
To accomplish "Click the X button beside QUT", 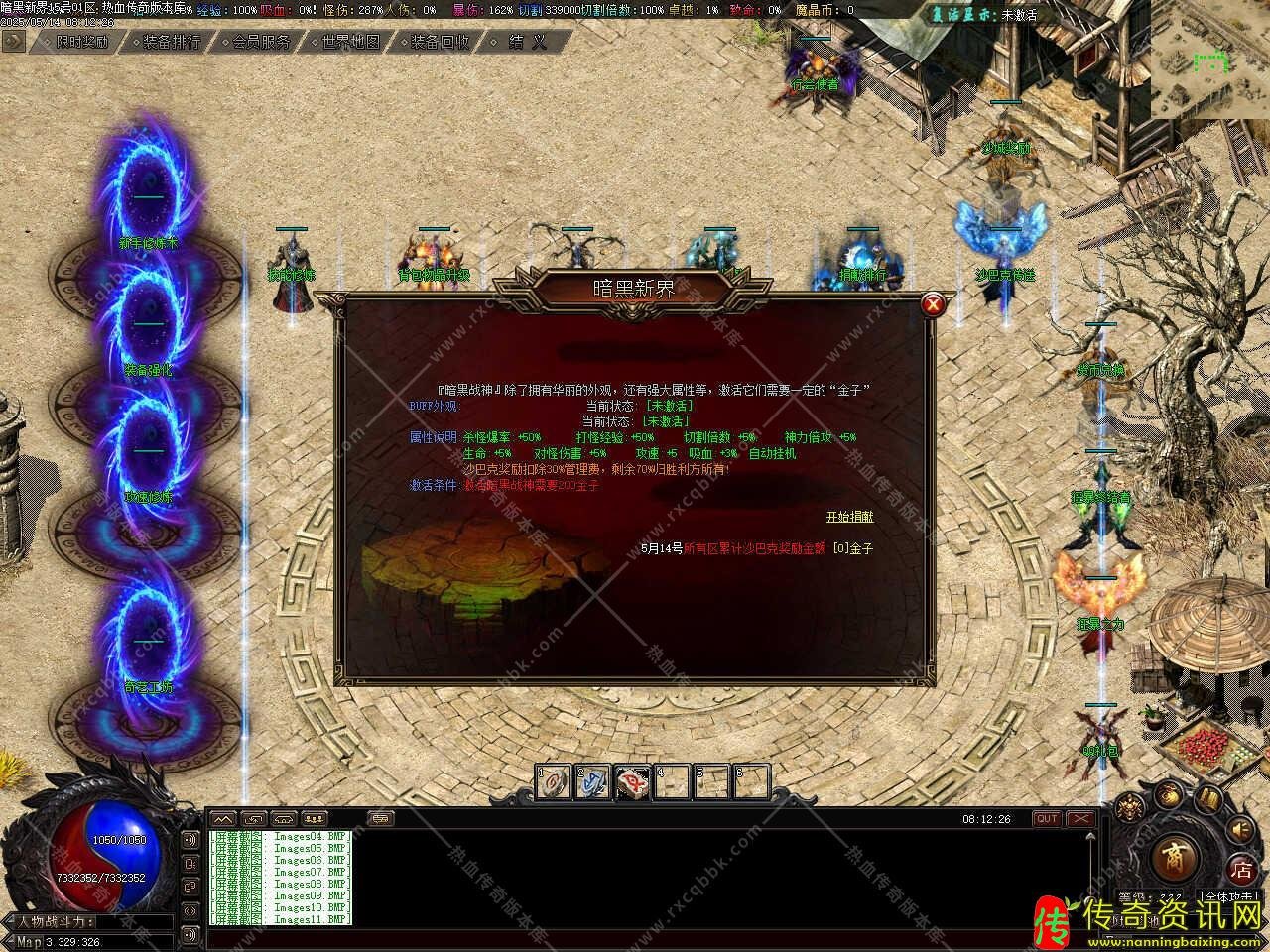I will click(x=1079, y=819).
